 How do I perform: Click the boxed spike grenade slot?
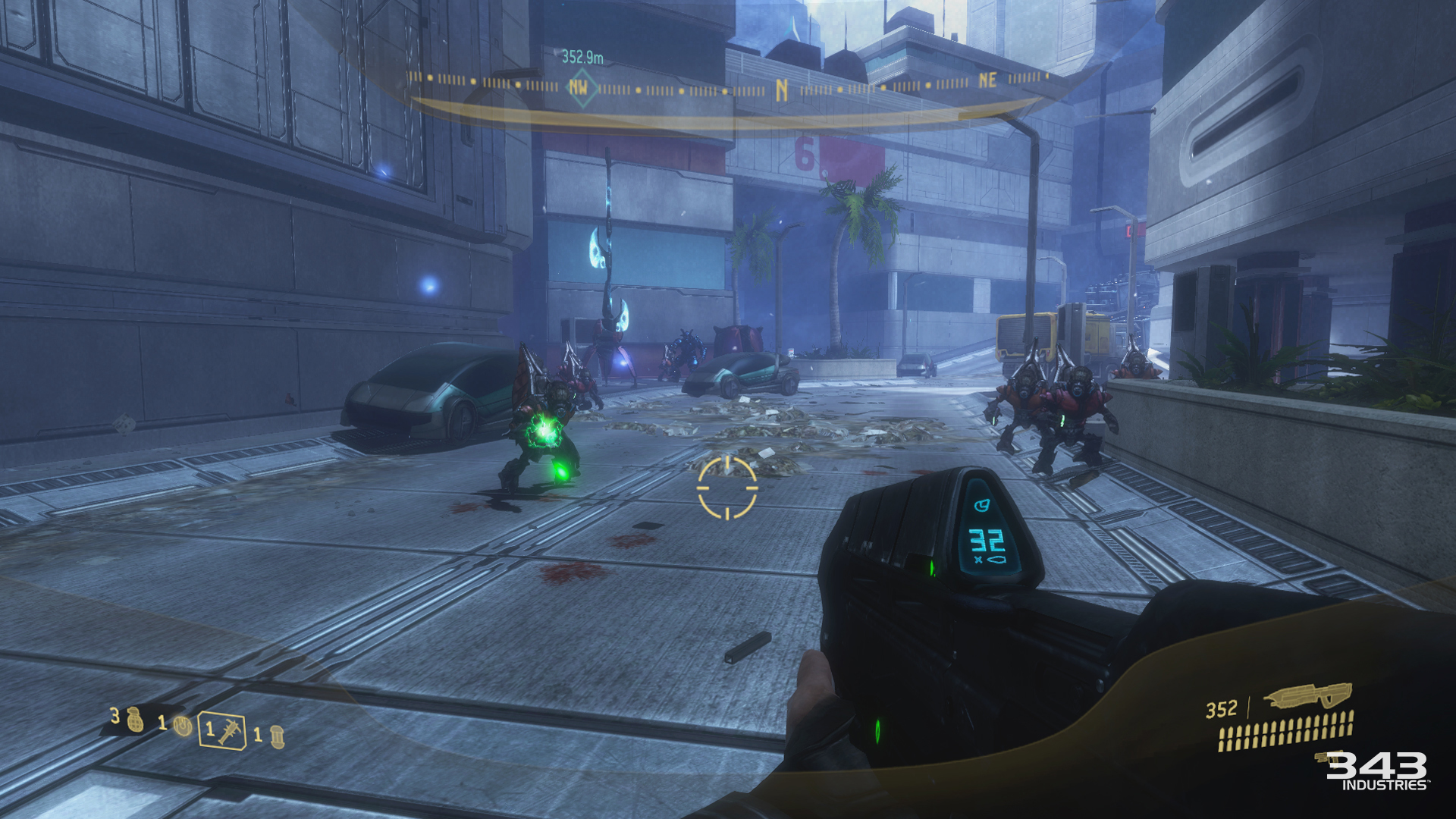(222, 731)
